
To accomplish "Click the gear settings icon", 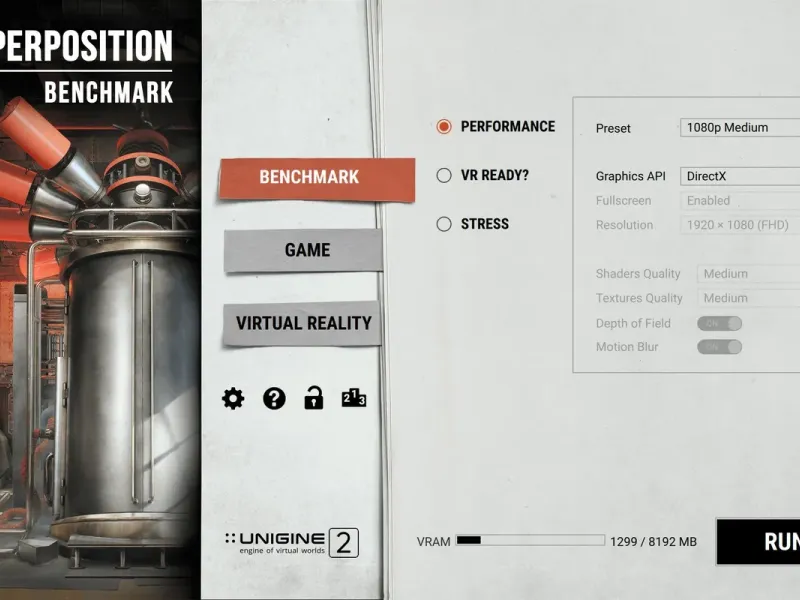I will tap(233, 399).
